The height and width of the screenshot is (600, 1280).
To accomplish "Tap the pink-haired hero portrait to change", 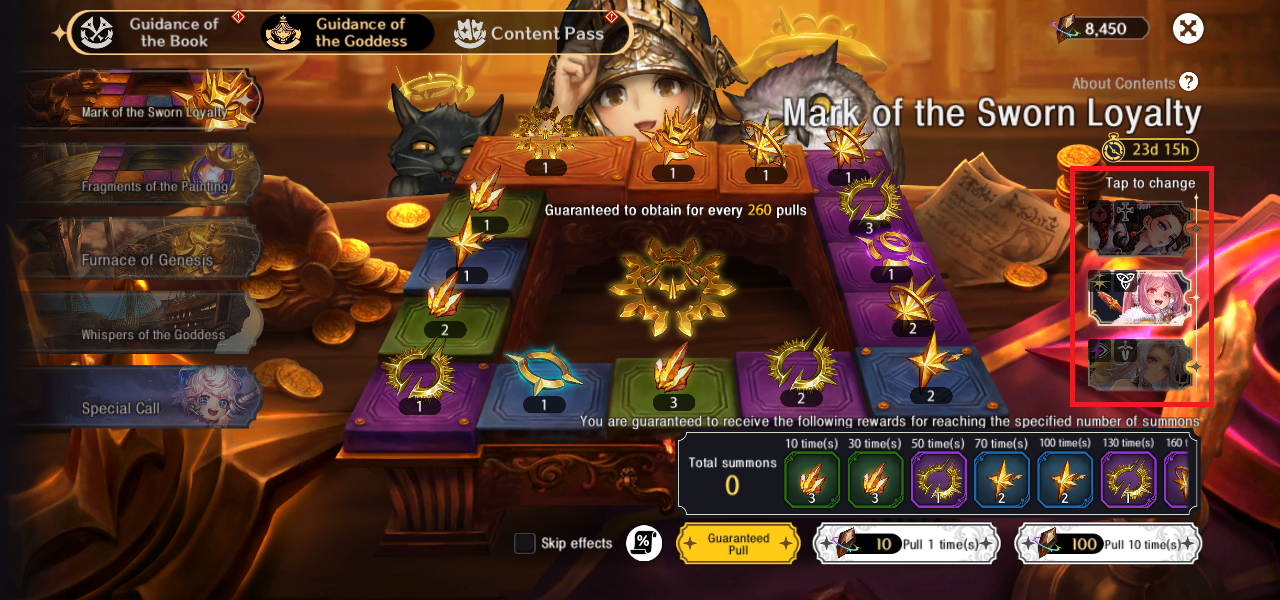I will pyautogui.click(x=1141, y=299).
